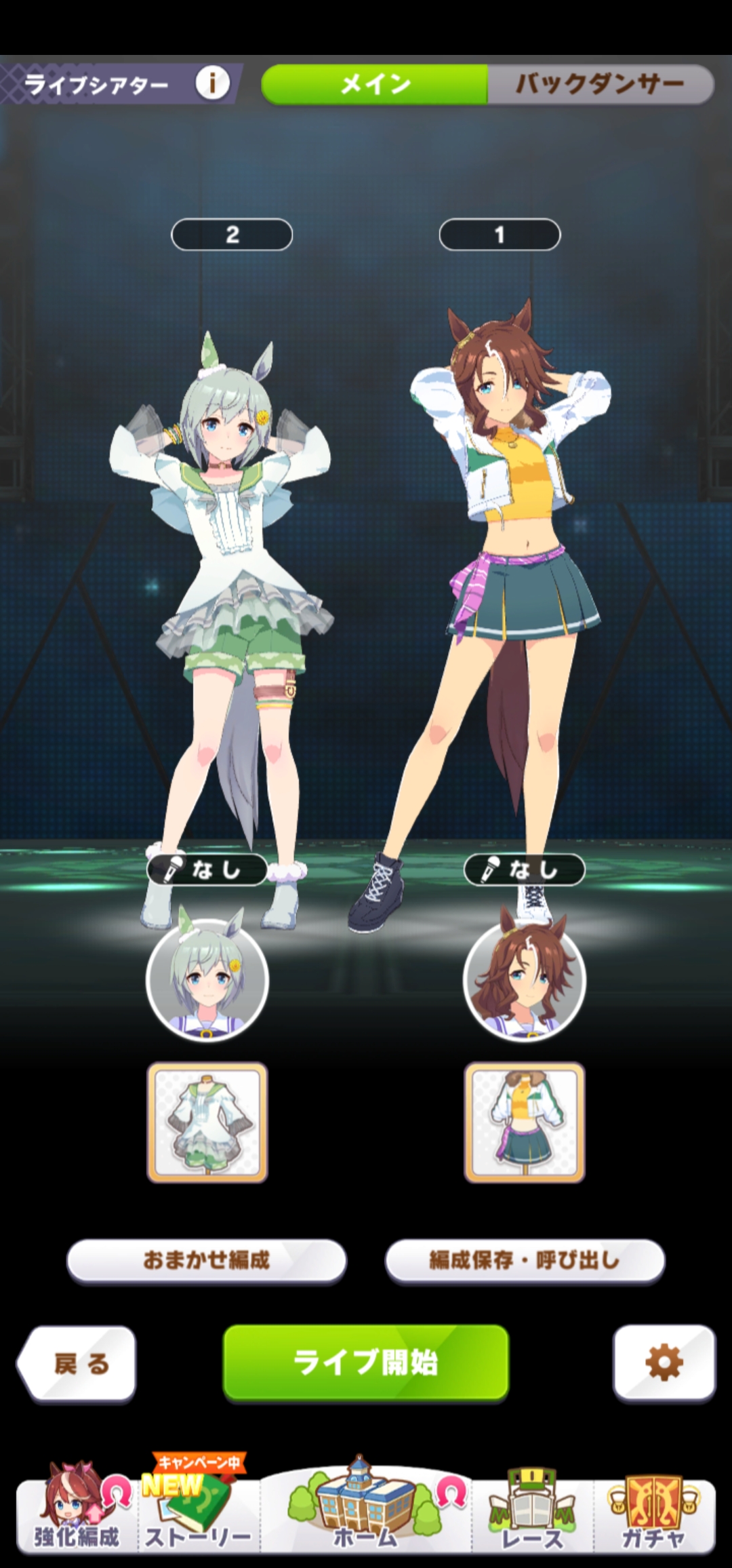The image size is (732, 1568).
Task: Select the gray-haired character portrait
Action: coord(207,979)
